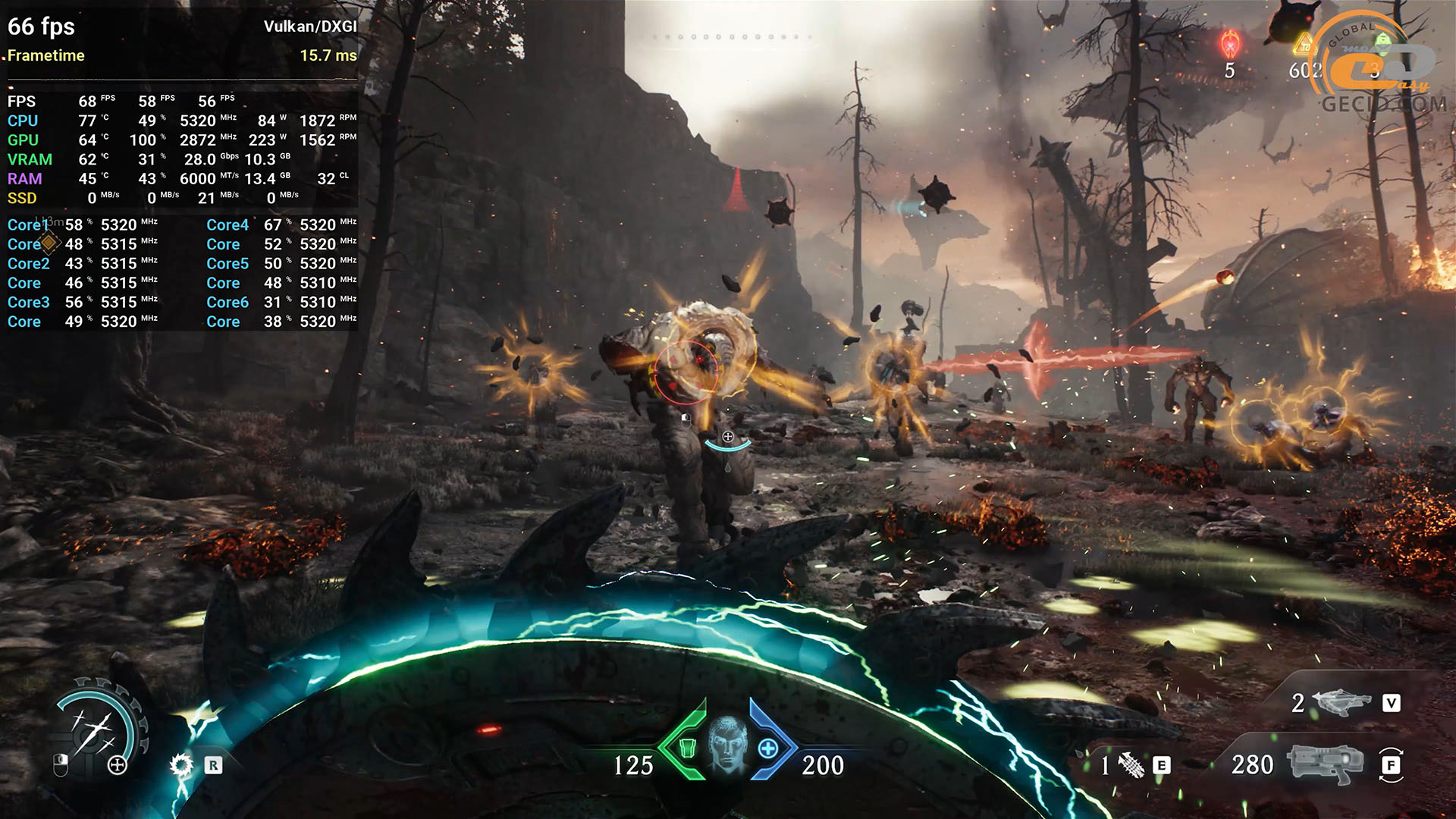Viewport: 1456px width, 819px height.
Task: Click the shield saw gear icon
Action: pos(181,764)
